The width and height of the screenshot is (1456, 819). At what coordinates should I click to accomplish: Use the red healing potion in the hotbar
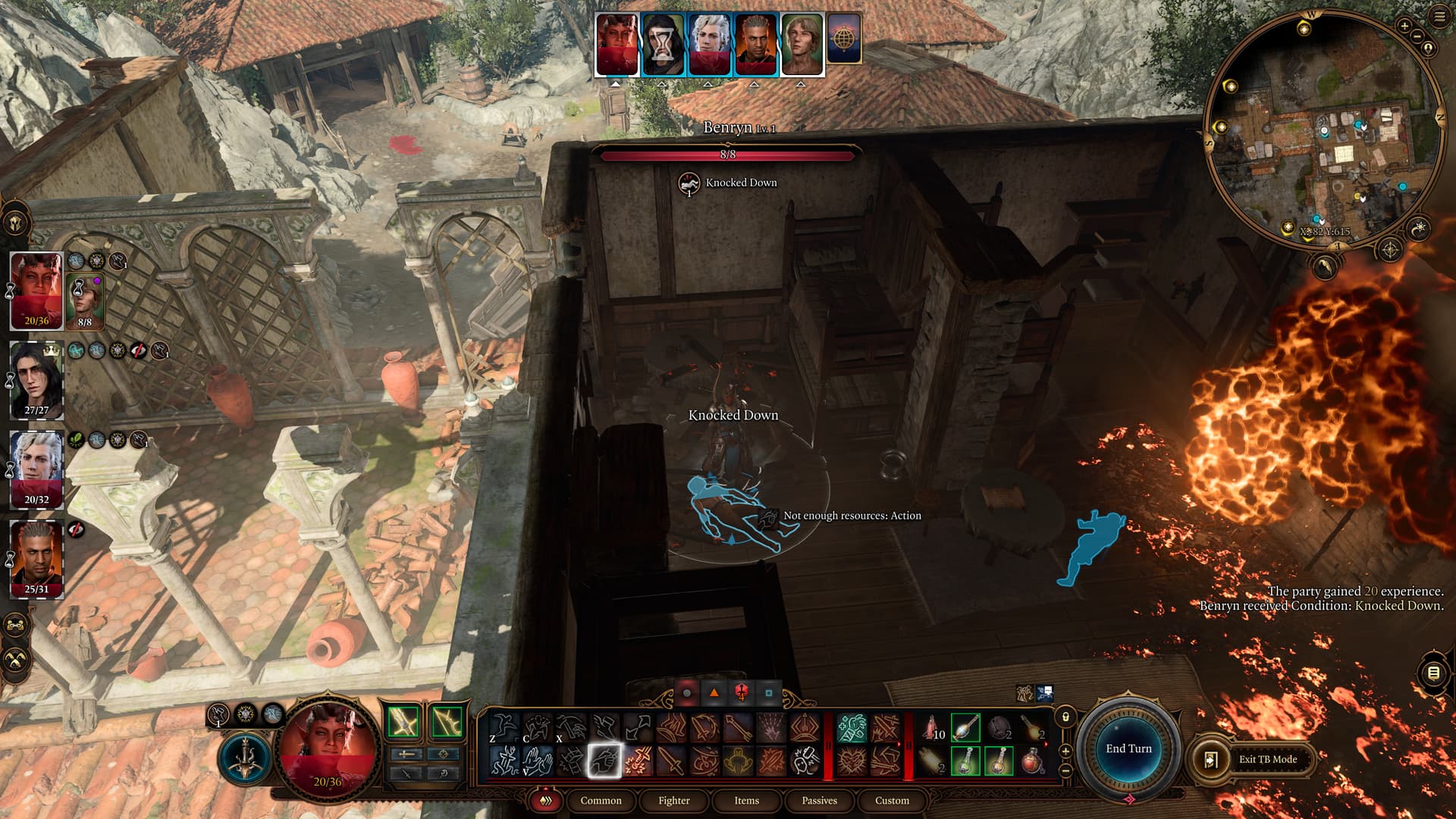pyautogui.click(x=1032, y=761)
